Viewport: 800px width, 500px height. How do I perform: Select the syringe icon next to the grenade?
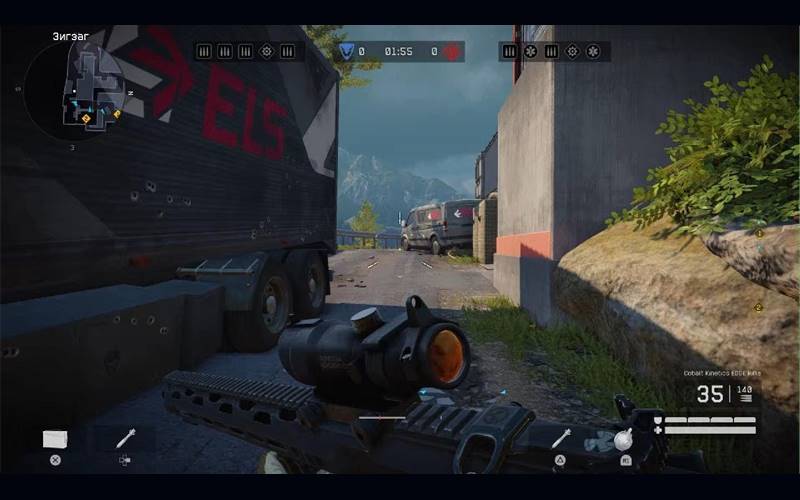[561, 438]
